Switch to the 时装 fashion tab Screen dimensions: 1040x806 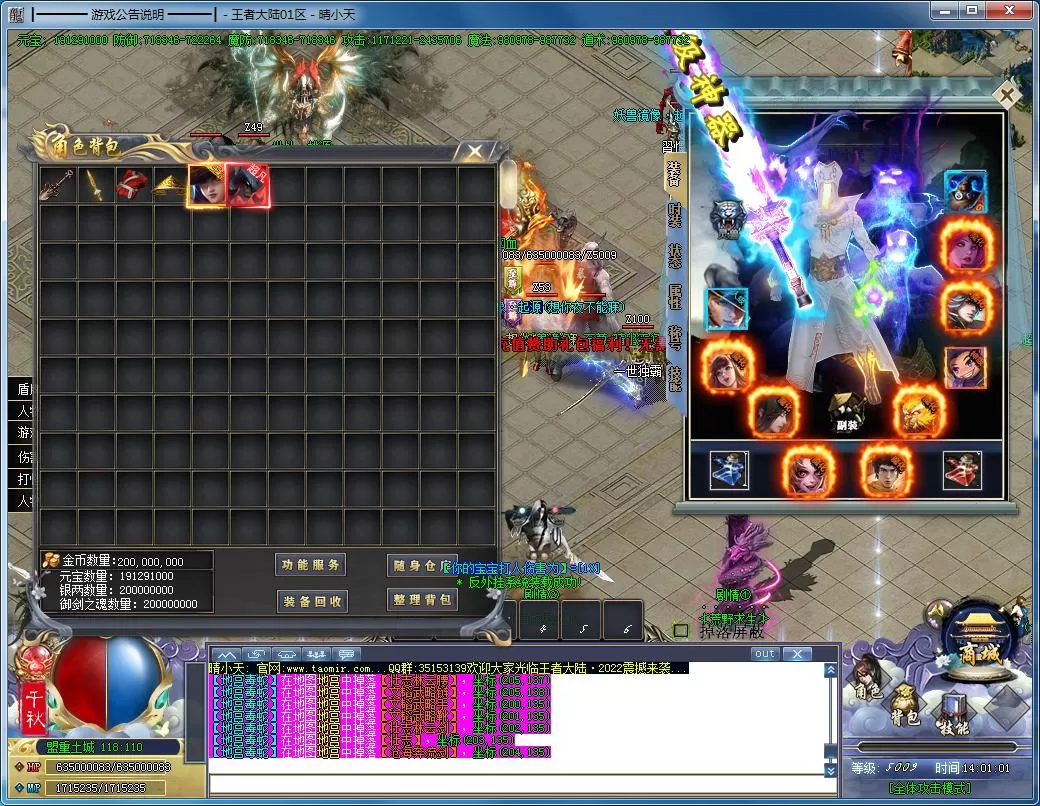tap(675, 220)
